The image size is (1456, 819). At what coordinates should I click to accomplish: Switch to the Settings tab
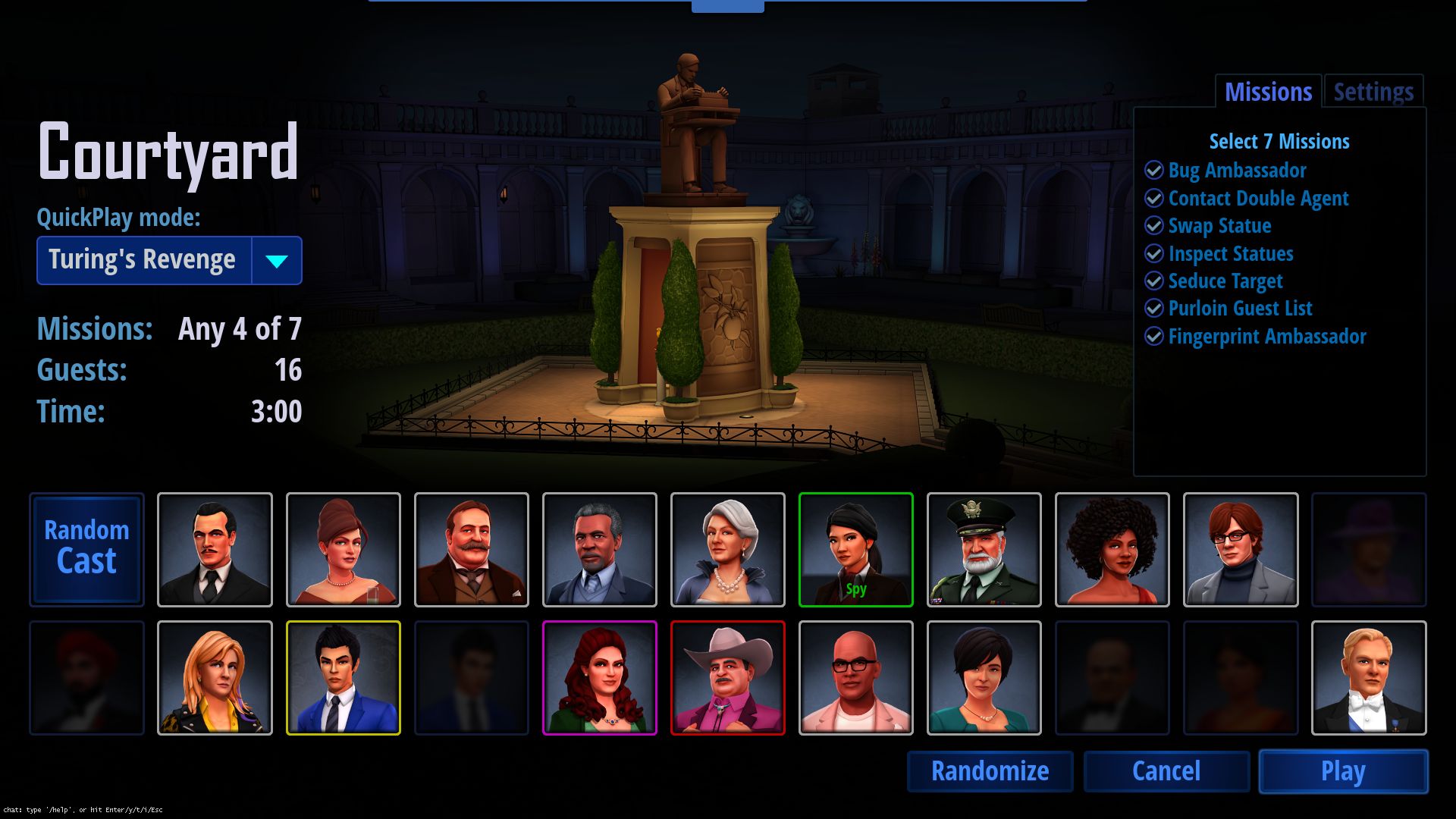tap(1373, 93)
